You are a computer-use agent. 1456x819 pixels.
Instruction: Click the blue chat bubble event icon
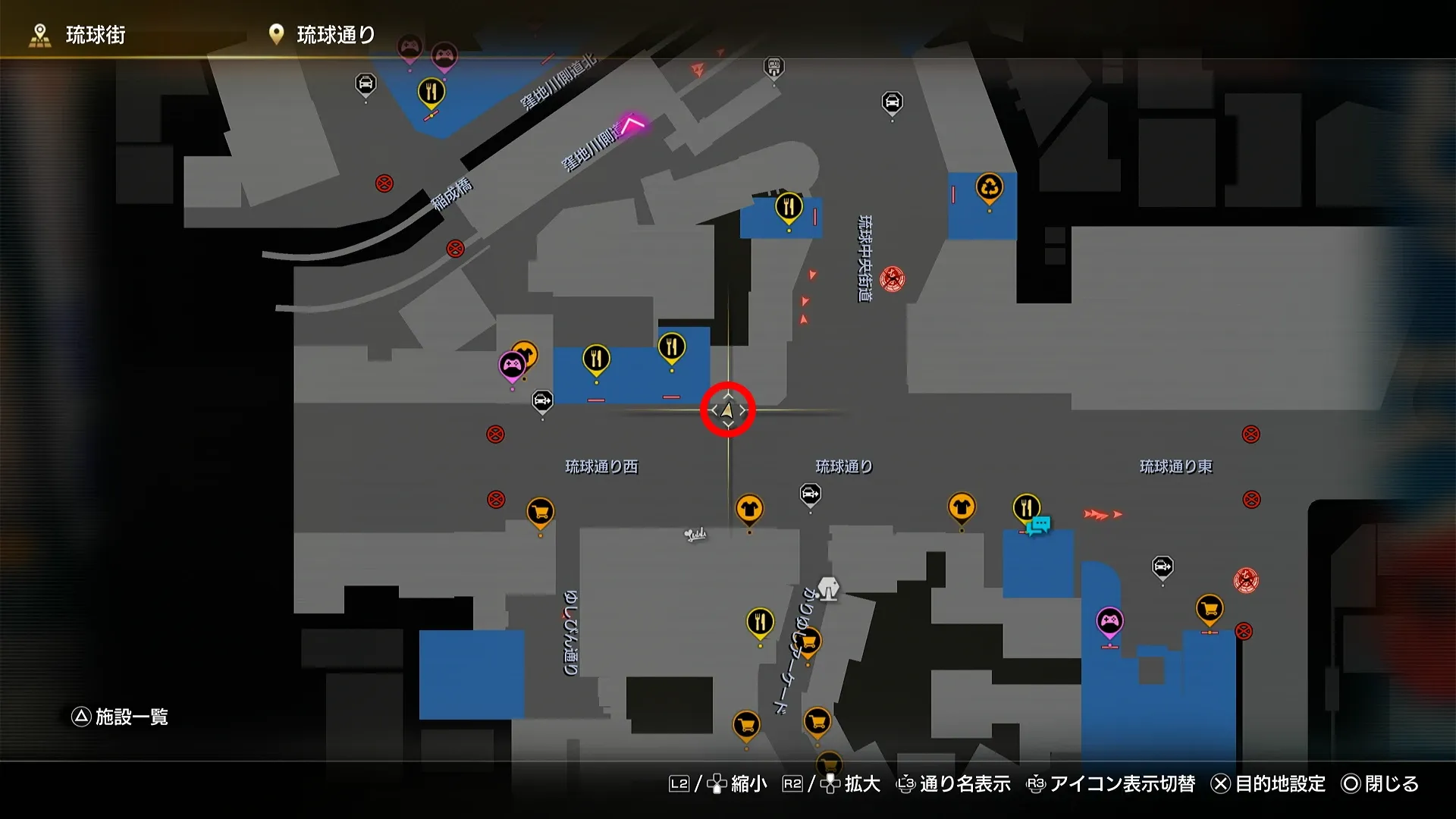pos(1040,523)
